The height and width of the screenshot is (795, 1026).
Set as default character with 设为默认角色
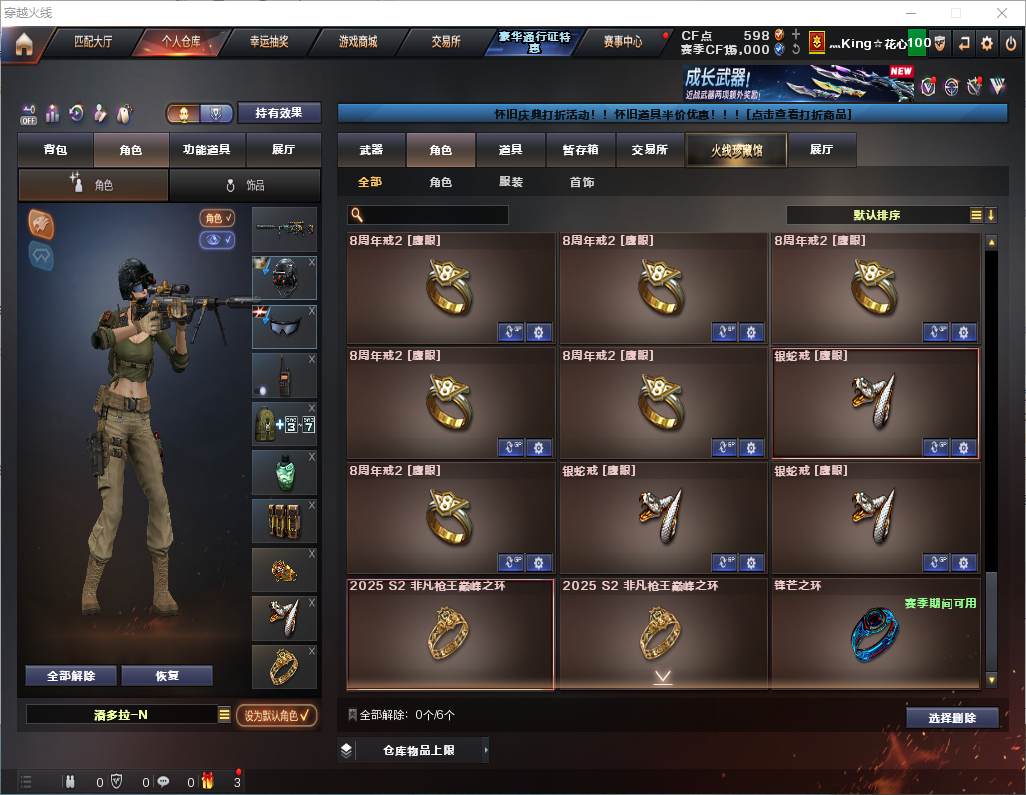coord(277,715)
